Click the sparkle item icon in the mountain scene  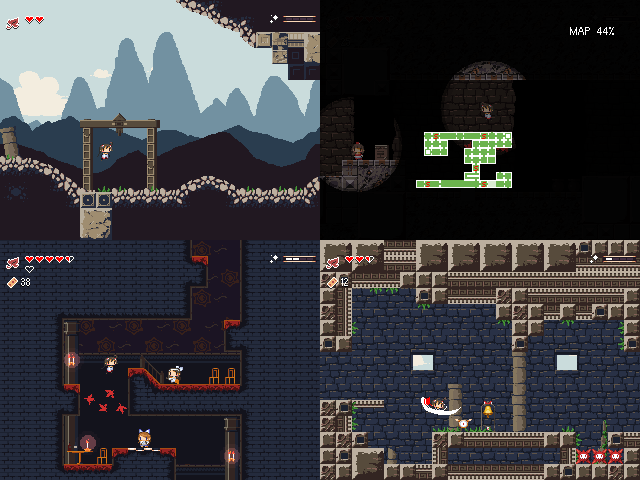point(274,18)
